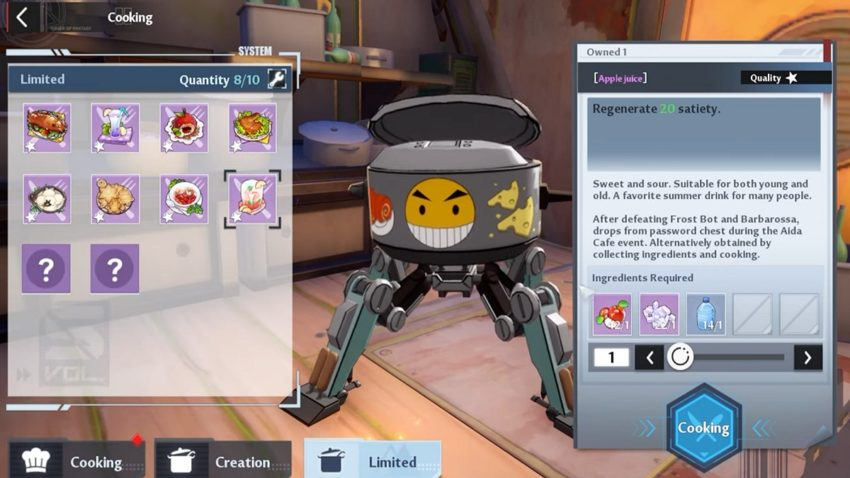Start cooking with the hexagonal Cooking button
Screen dimensions: 850x478
tap(704, 428)
